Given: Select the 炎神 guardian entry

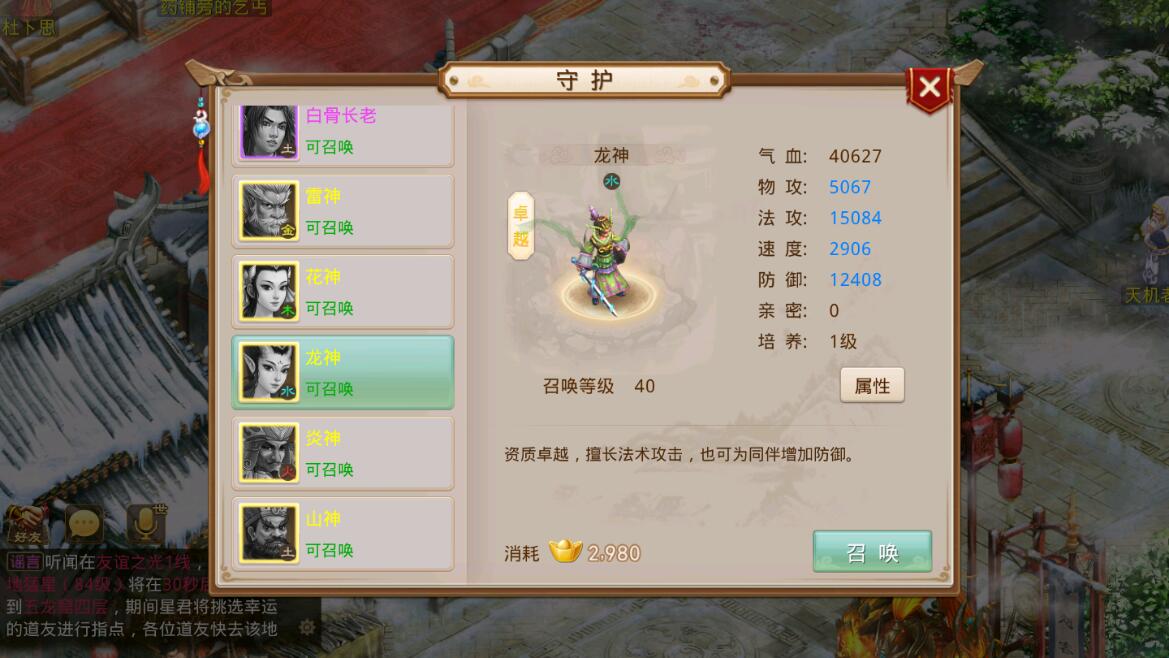Looking at the screenshot, I should click(x=343, y=453).
